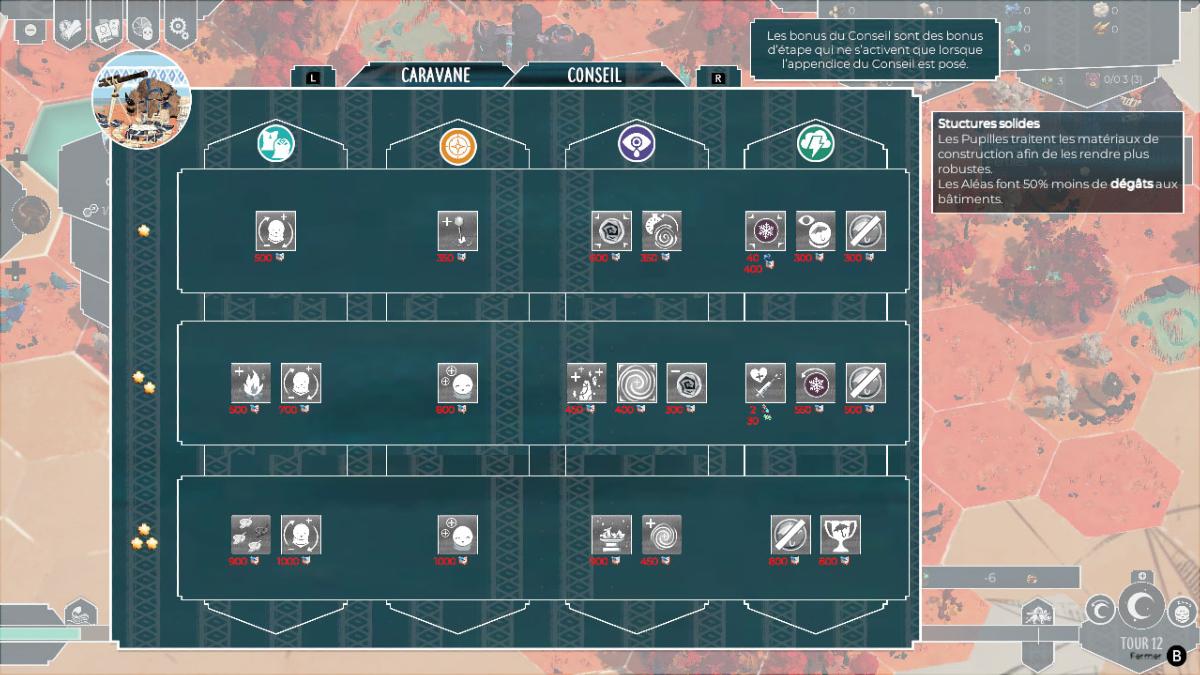
Task: Select the three leaves bonus costing 900
Action: point(251,535)
